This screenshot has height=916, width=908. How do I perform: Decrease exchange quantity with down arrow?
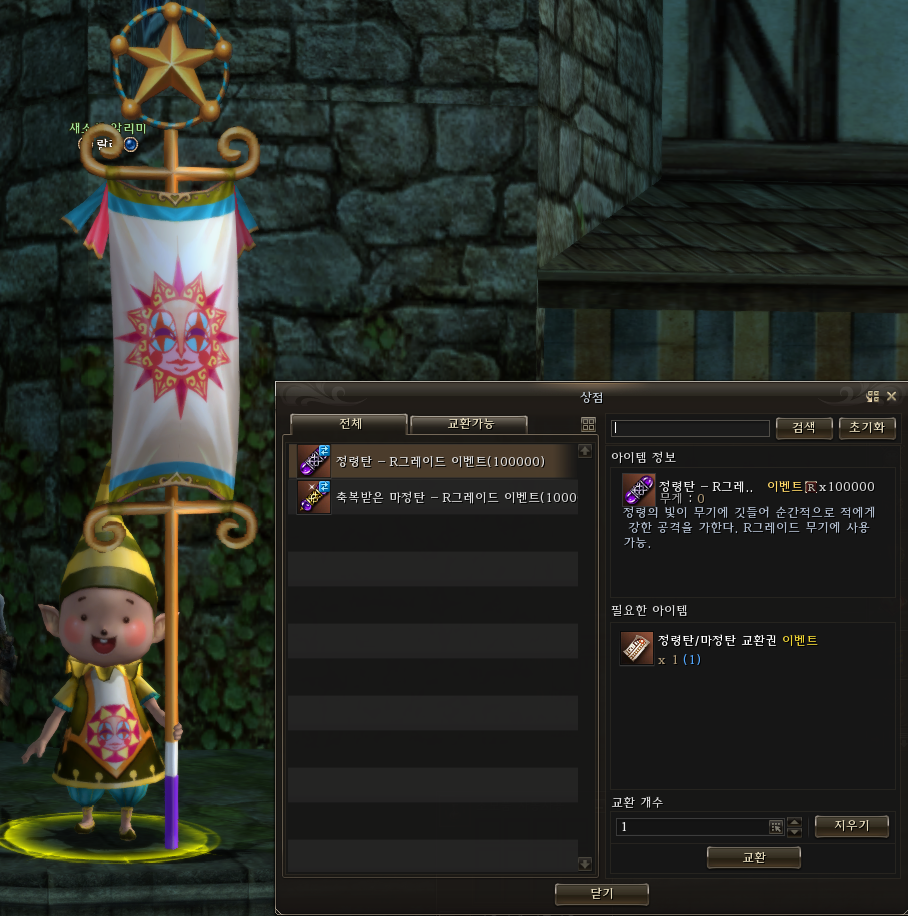pyautogui.click(x=795, y=832)
